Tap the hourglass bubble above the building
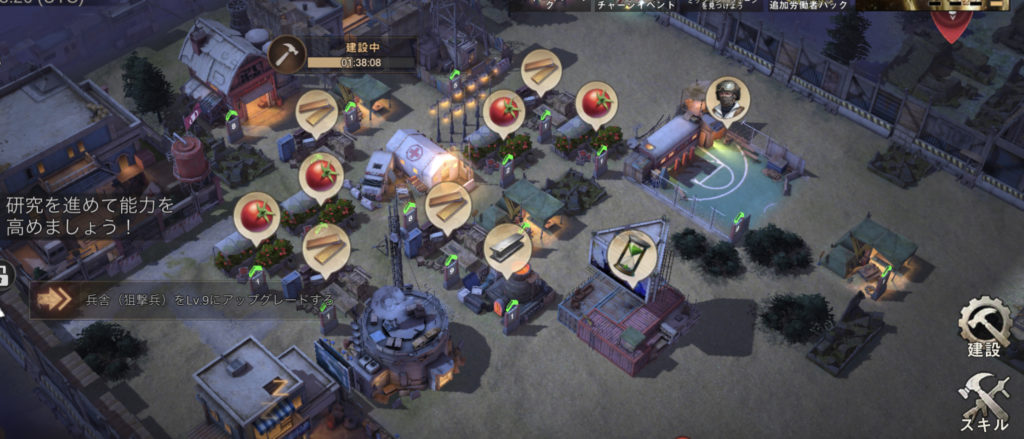 point(630,254)
